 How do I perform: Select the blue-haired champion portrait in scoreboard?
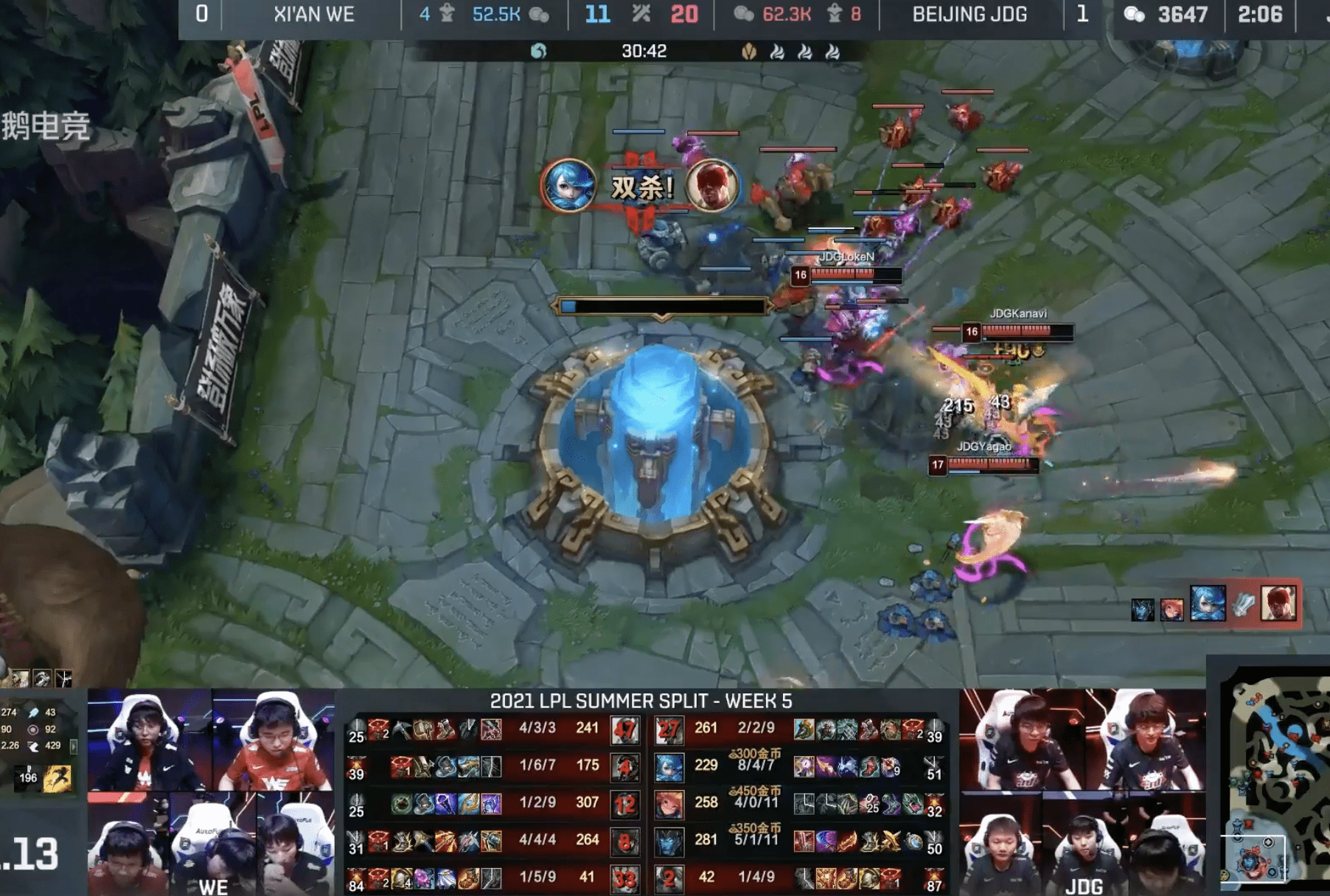point(669,767)
